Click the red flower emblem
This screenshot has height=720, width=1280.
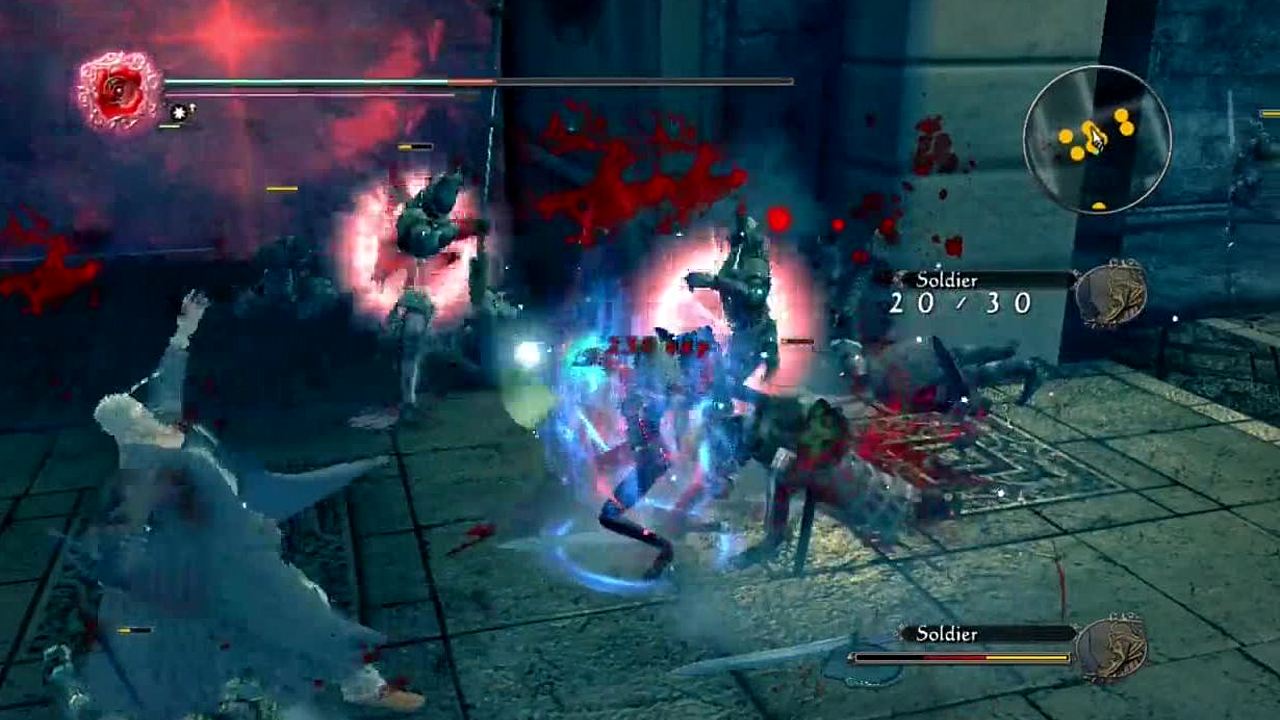(120, 91)
